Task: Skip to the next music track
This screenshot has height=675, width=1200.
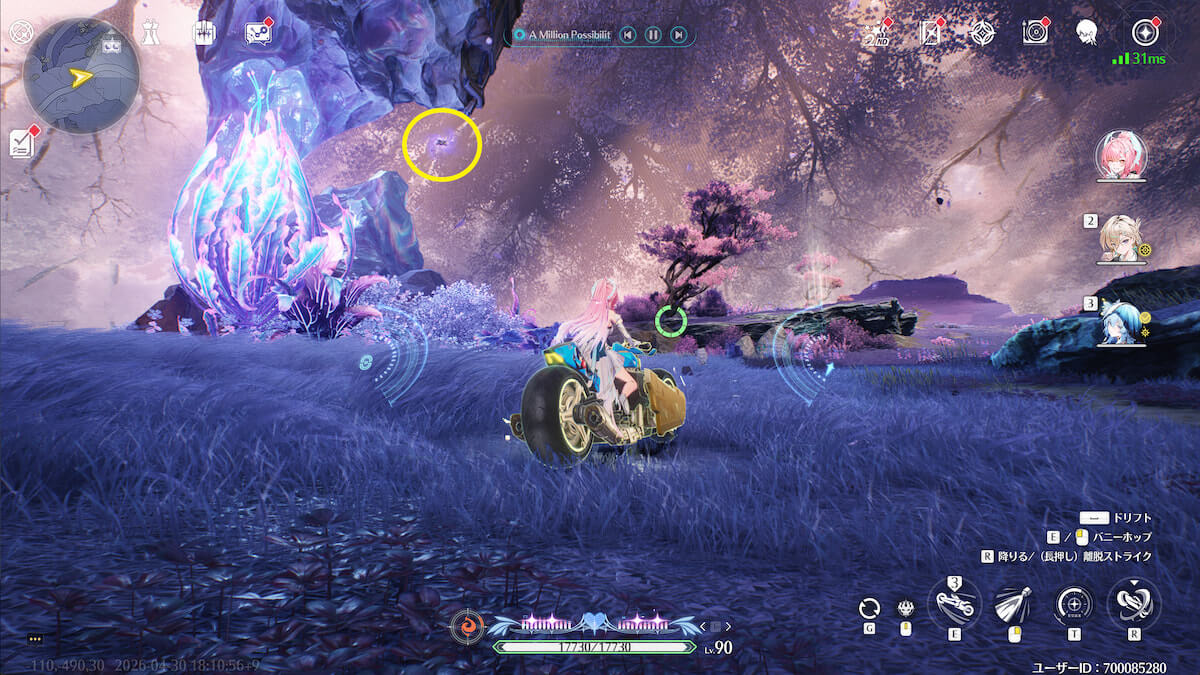Action: point(679,35)
